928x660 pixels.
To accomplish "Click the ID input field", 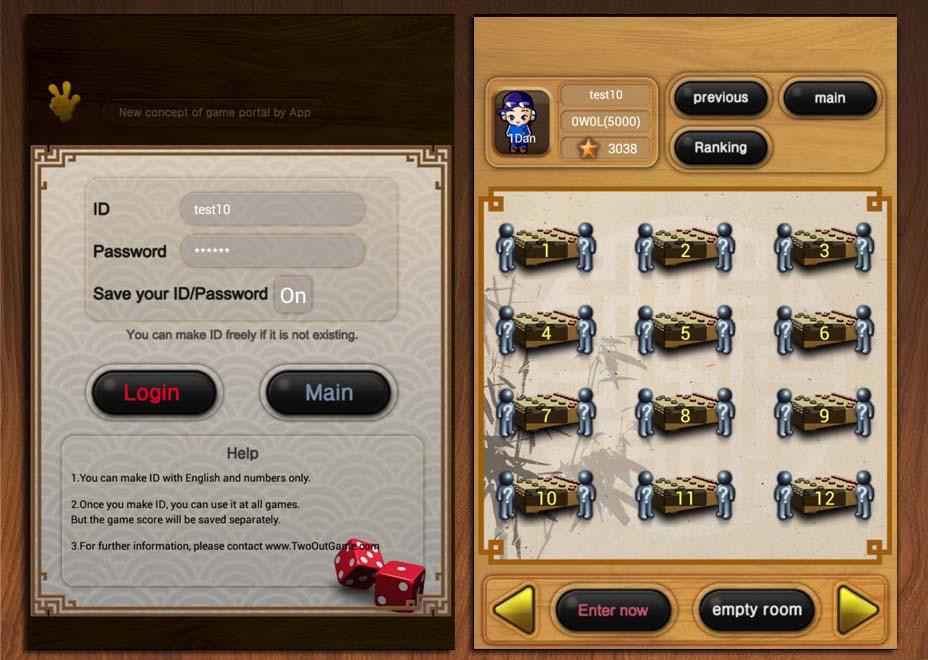I will click(272, 210).
